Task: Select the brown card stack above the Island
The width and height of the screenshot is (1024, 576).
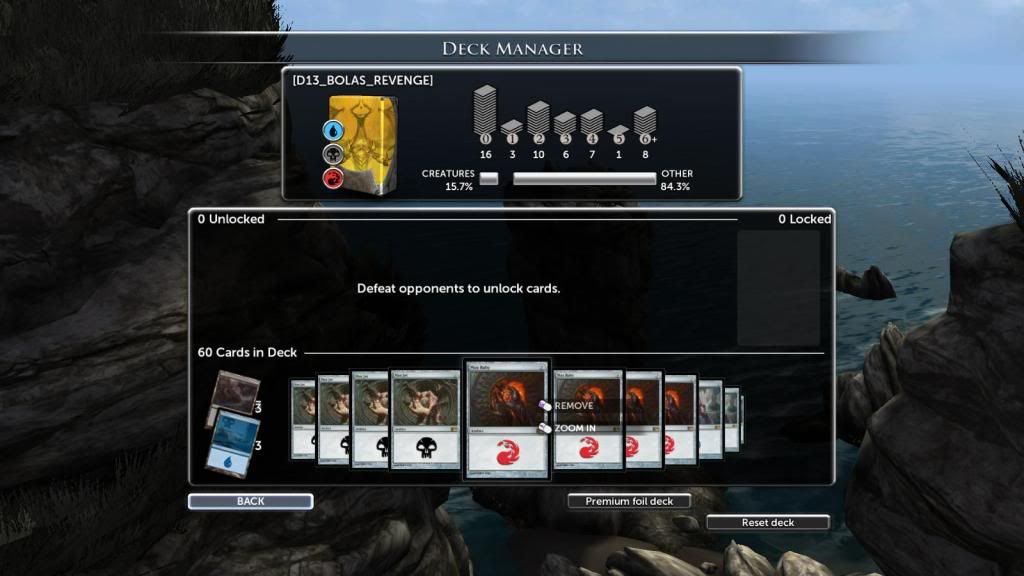Action: [x=225, y=394]
